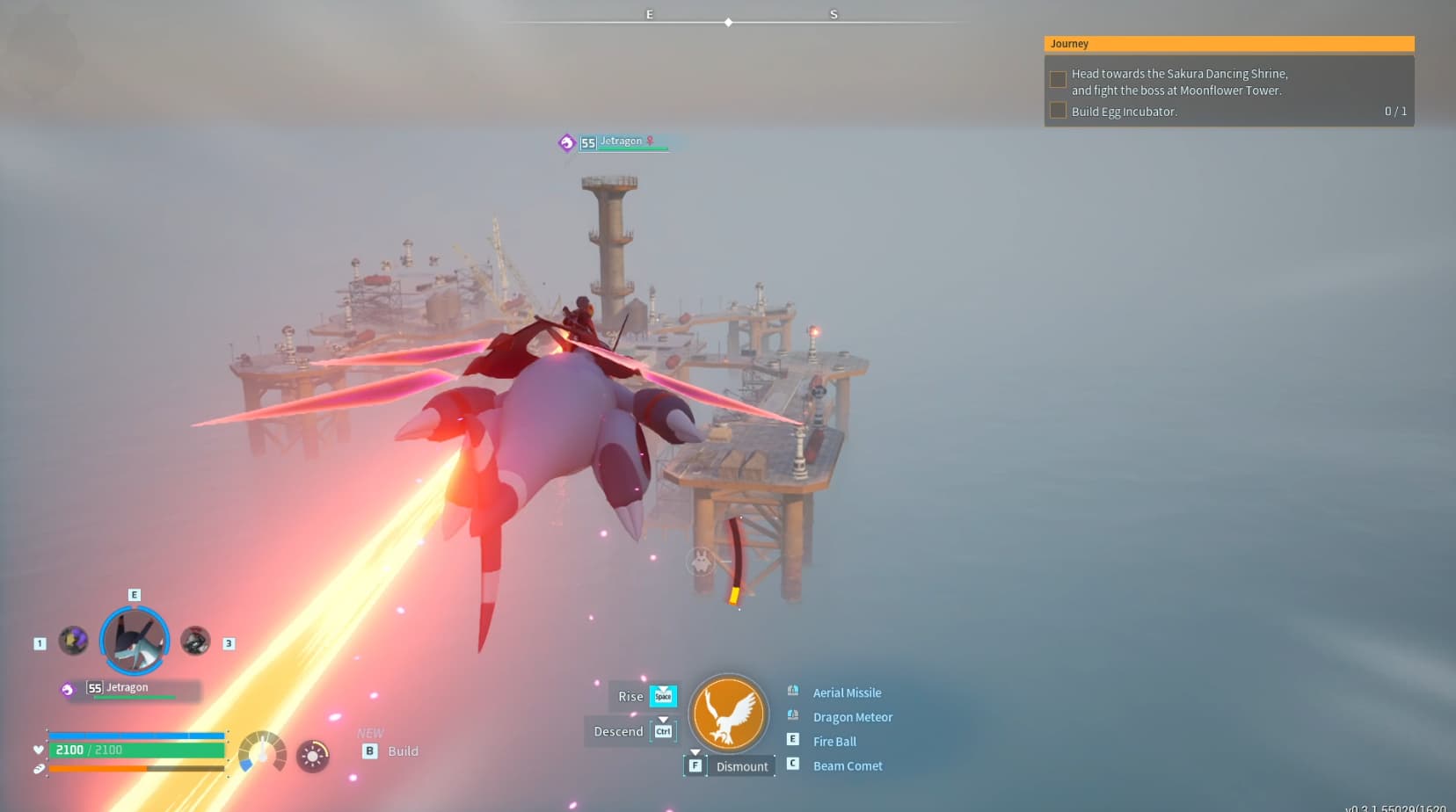The width and height of the screenshot is (1456, 812).
Task: Toggle the Space keybind badge for Rise
Action: 664,697
